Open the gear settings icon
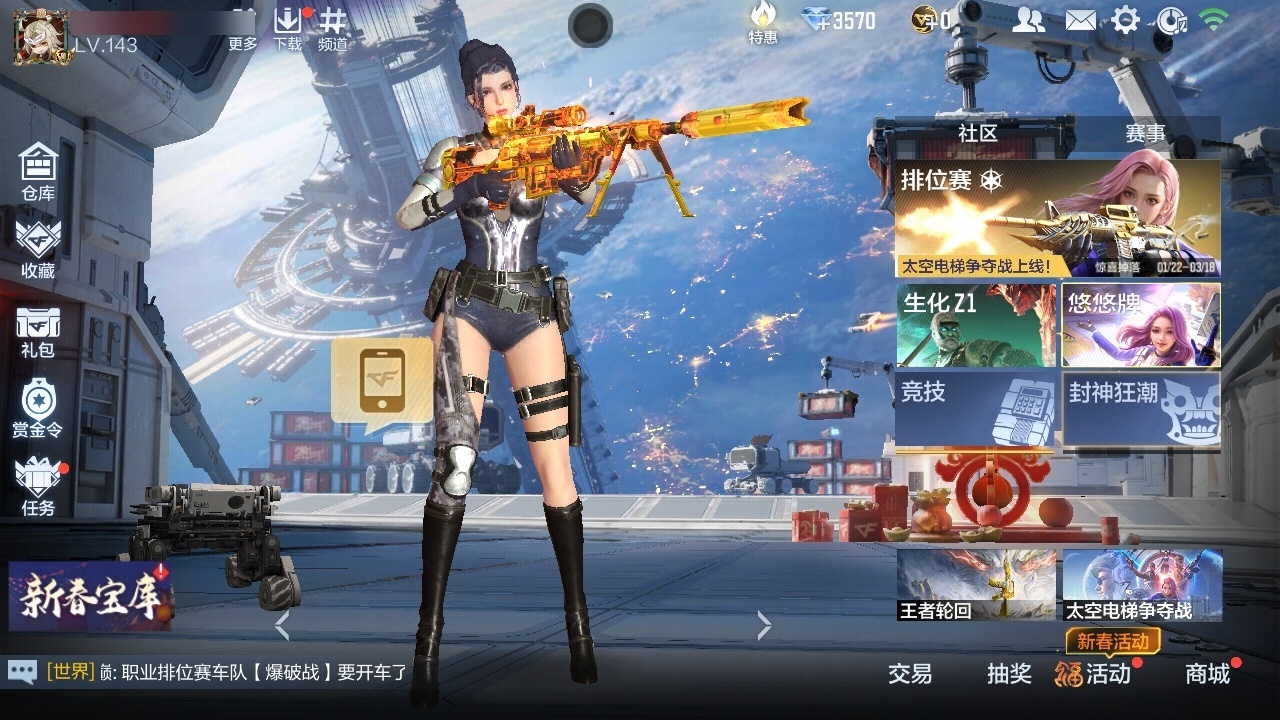 point(1126,20)
